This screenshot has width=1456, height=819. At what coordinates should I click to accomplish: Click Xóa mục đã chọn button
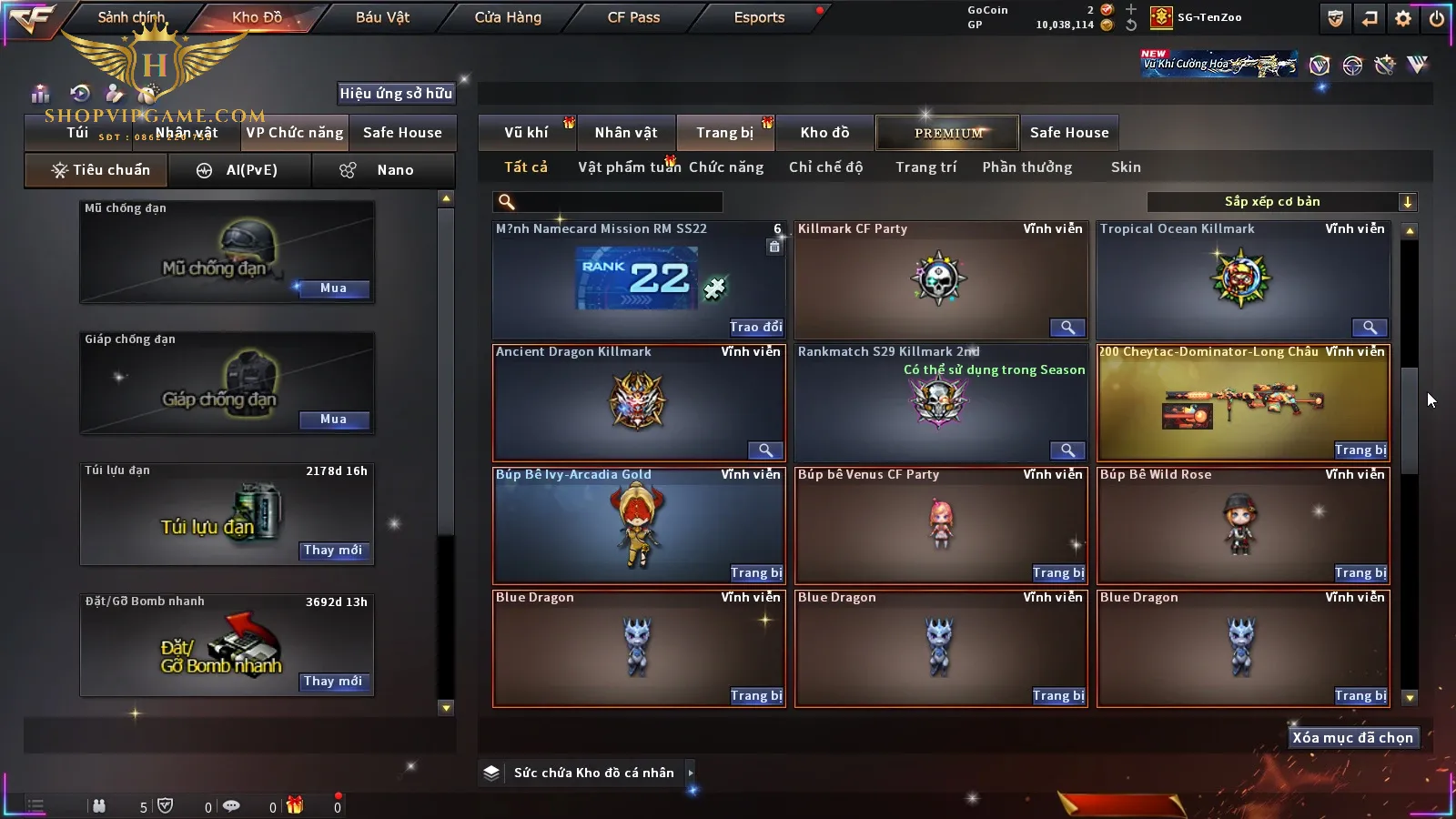tap(1352, 738)
